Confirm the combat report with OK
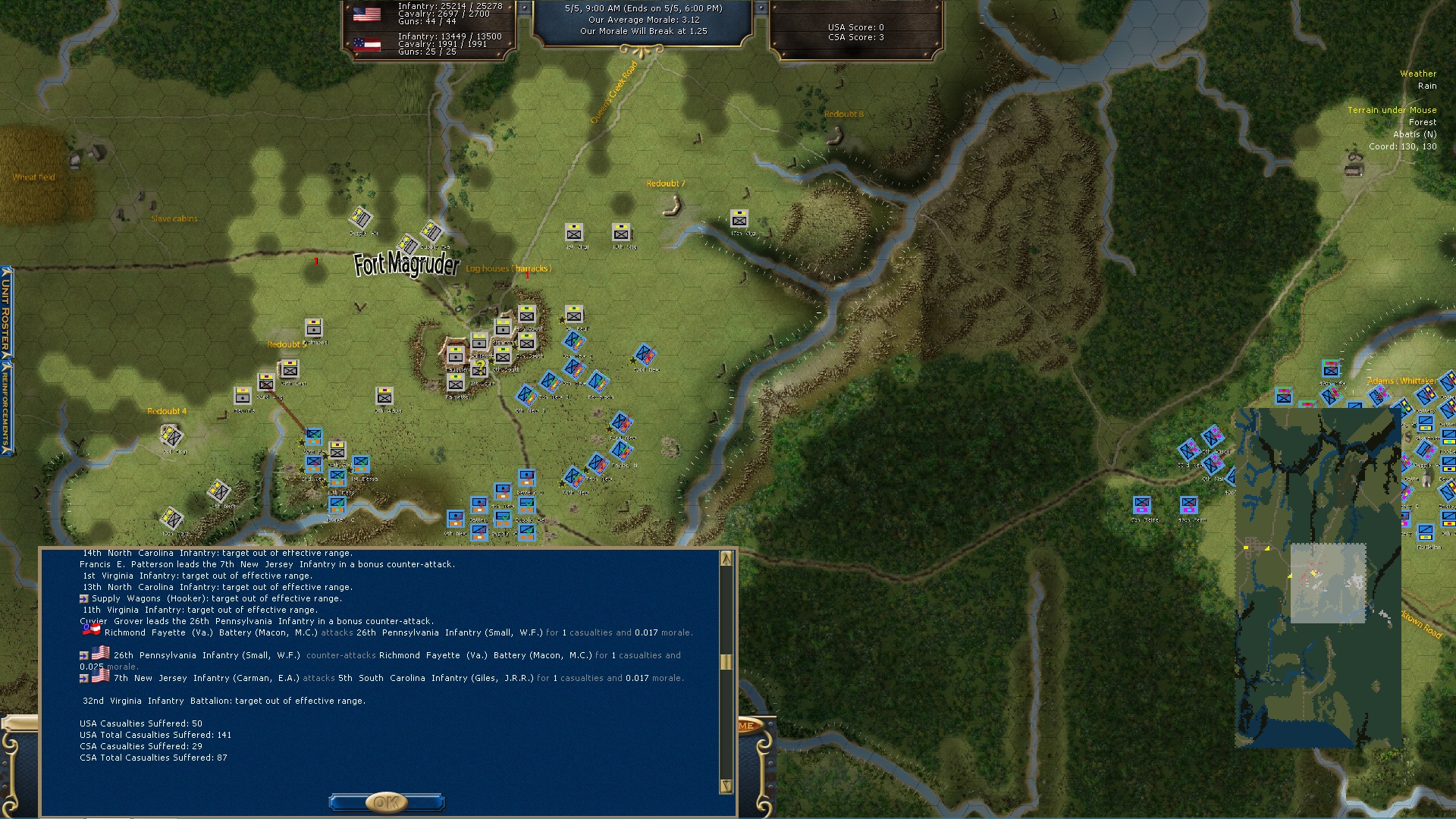The width and height of the screenshot is (1456, 819). [x=386, y=802]
